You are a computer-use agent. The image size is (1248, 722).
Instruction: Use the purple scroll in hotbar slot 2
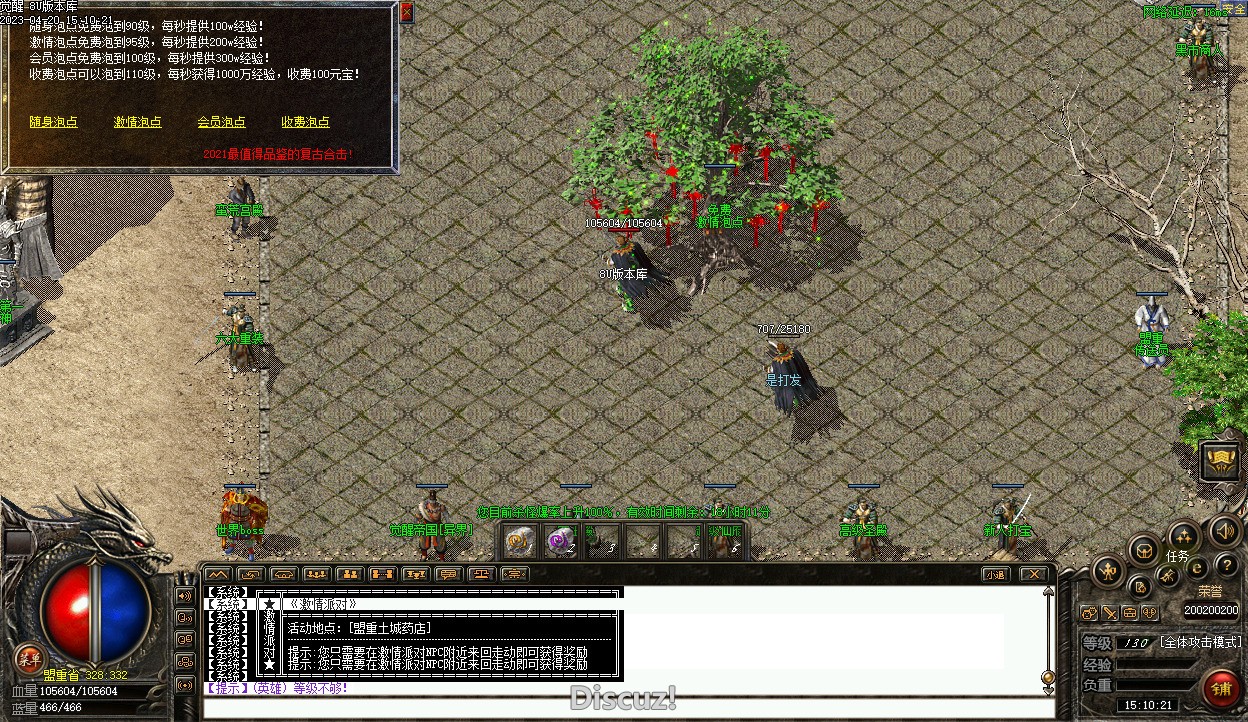pos(561,542)
